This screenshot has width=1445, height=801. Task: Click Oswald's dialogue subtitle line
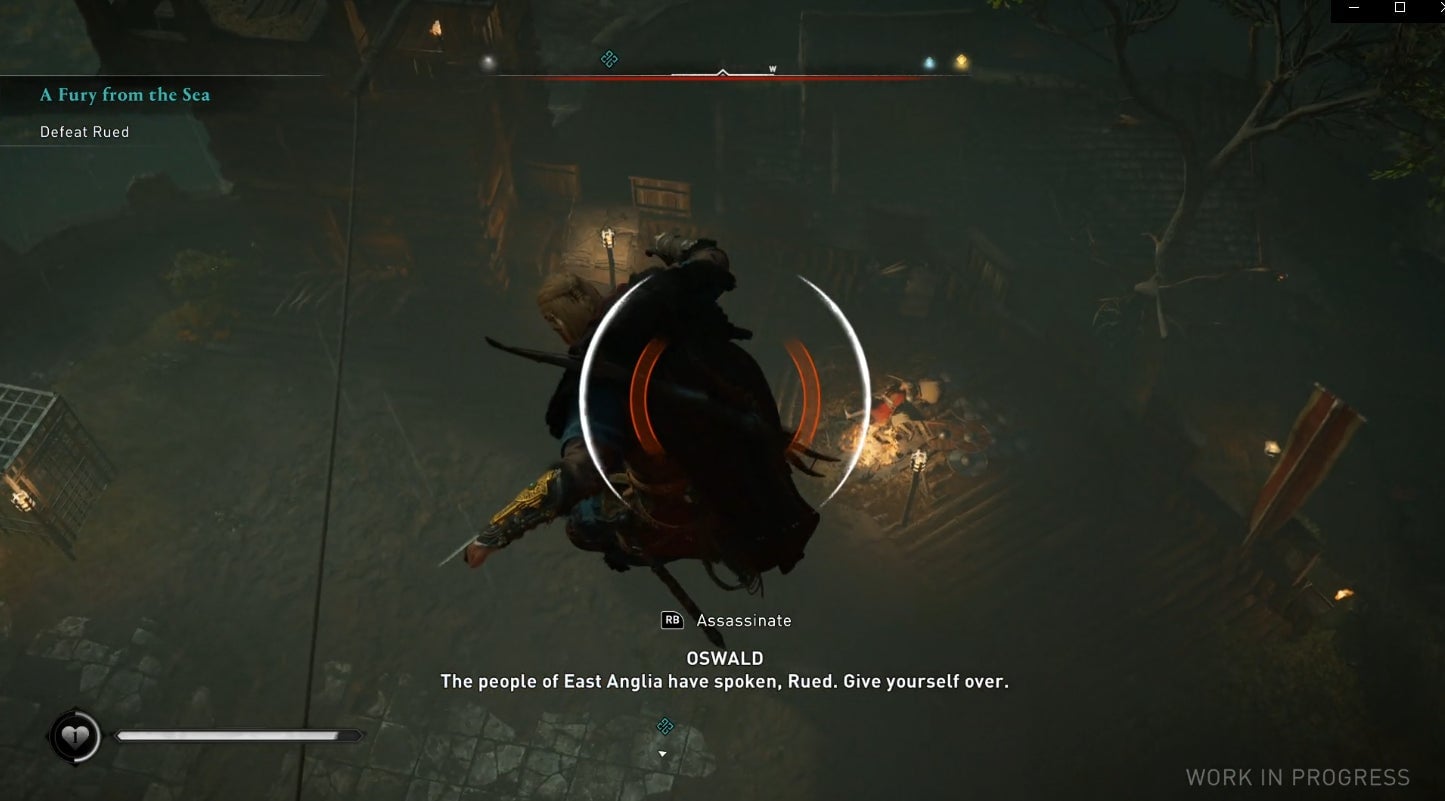point(723,681)
